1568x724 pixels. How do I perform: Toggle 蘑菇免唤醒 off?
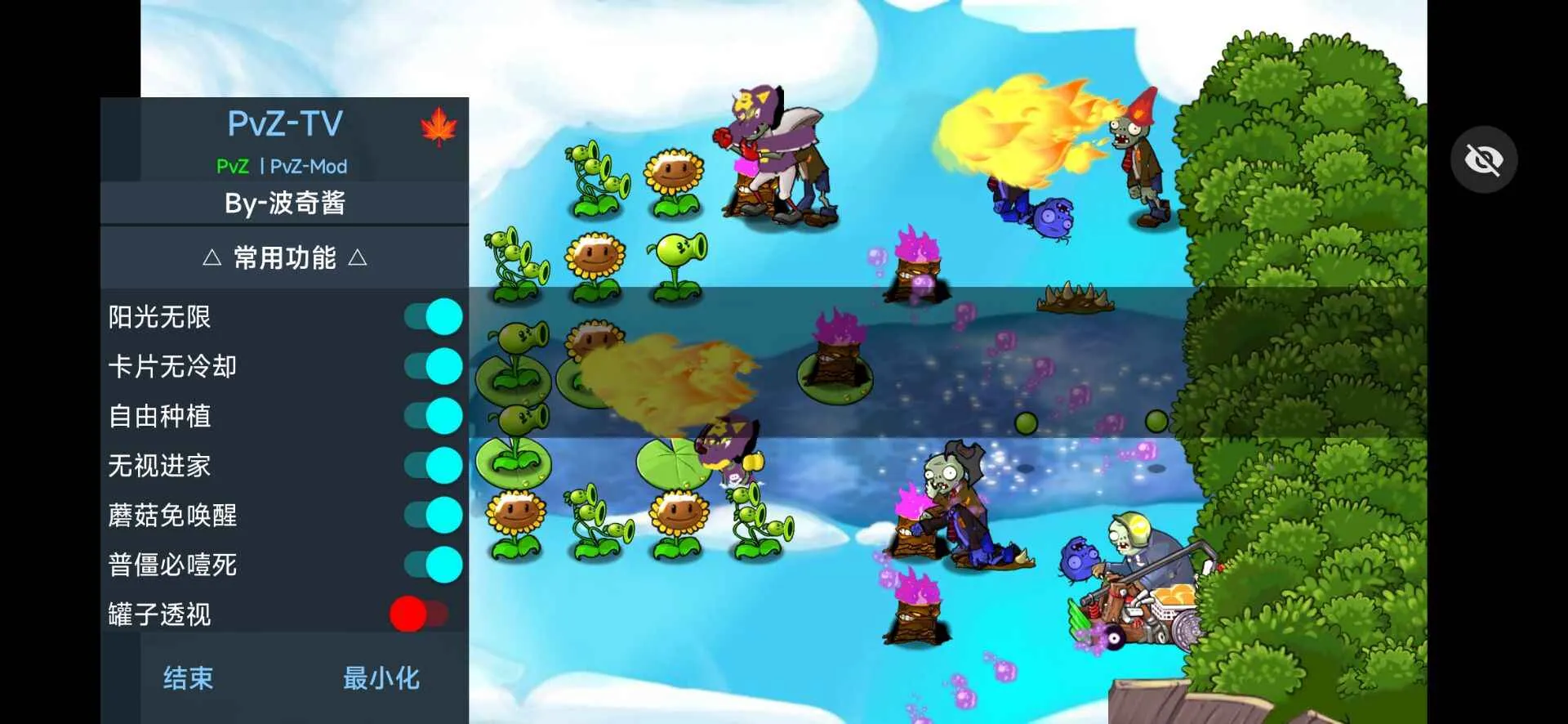click(x=433, y=515)
